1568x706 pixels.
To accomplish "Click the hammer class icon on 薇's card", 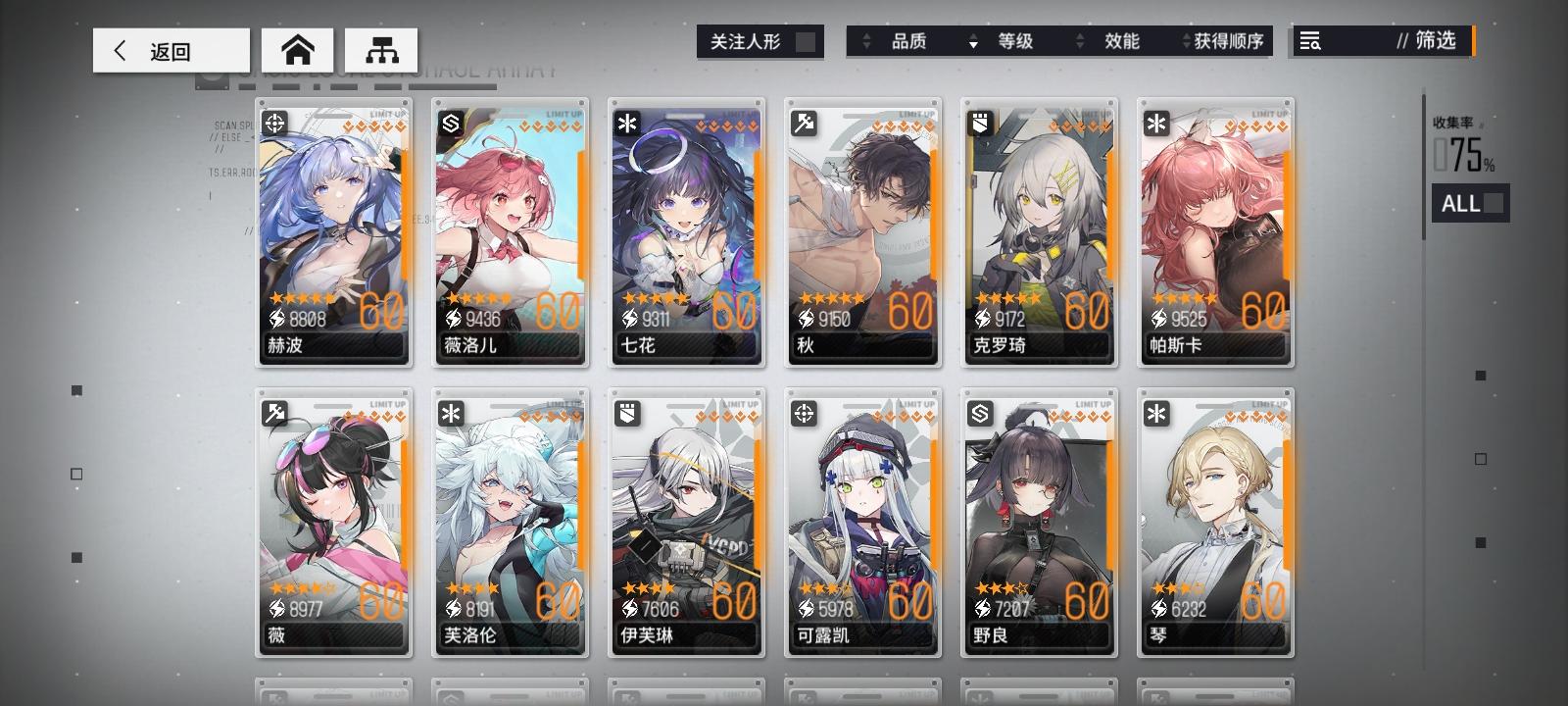I will point(275,413).
